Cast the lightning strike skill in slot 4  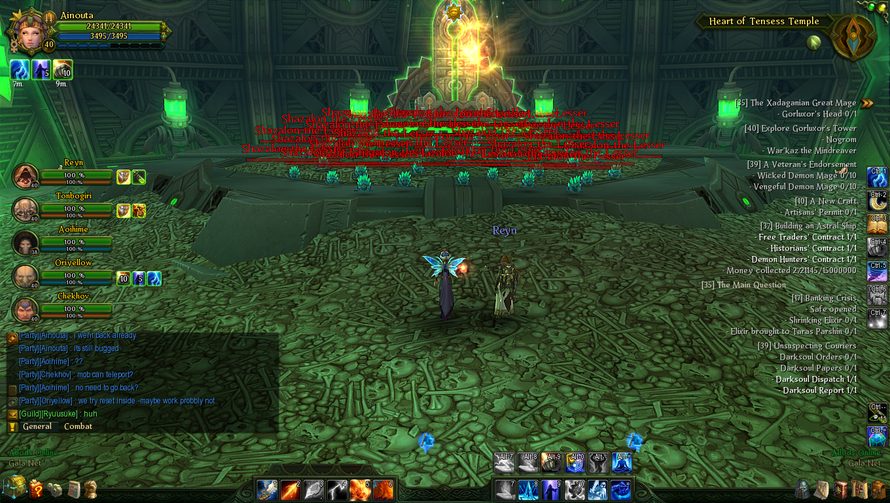pyautogui.click(x=337, y=490)
